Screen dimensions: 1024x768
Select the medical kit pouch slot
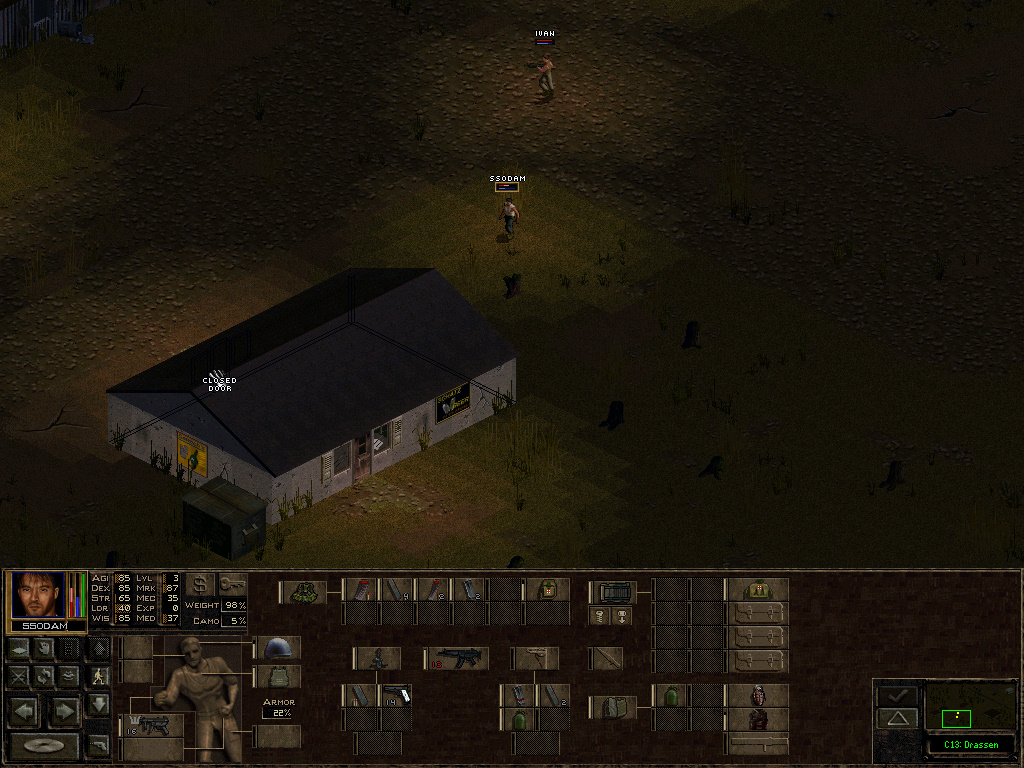[547, 590]
